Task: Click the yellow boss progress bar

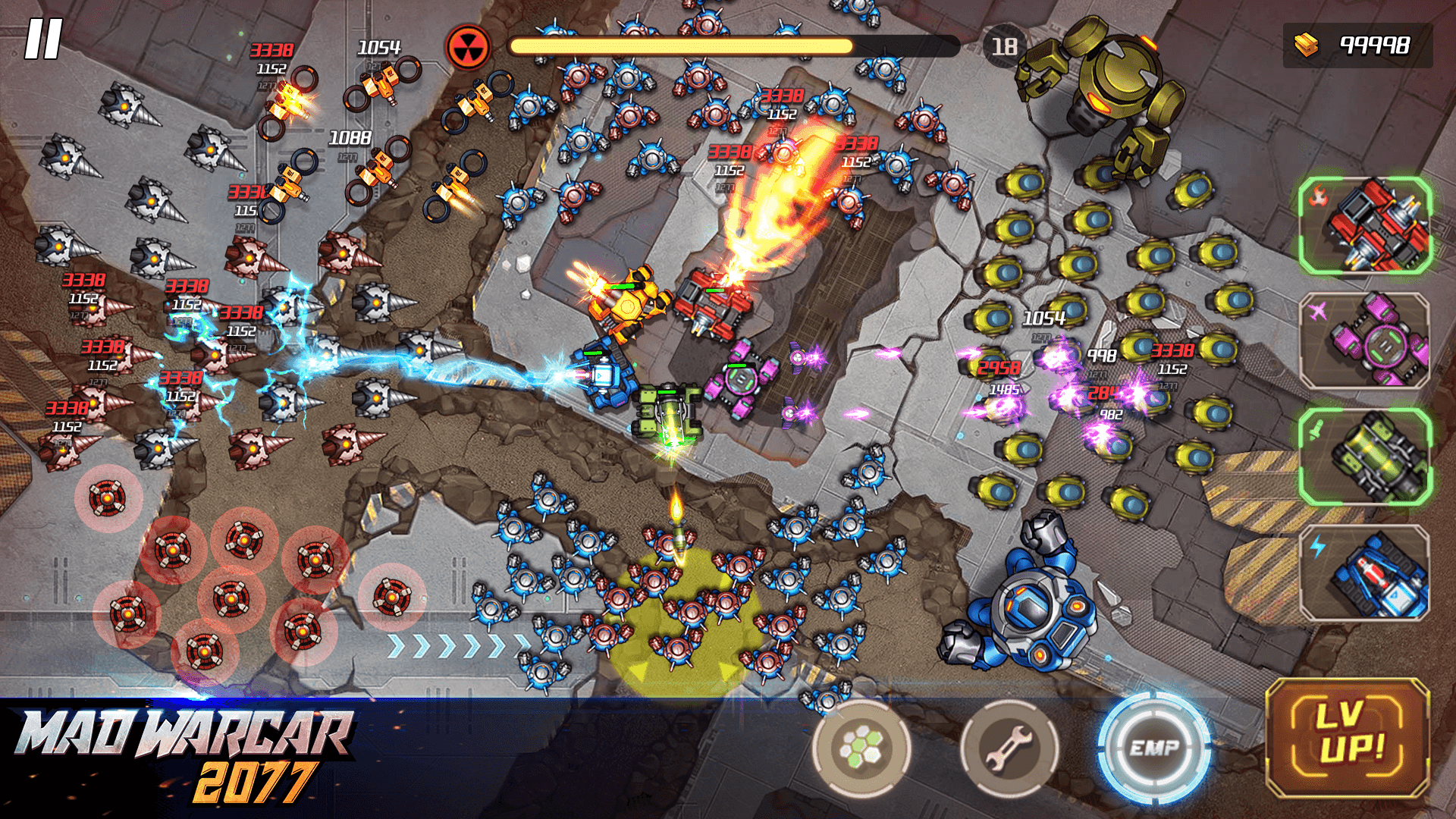Action: click(x=682, y=45)
